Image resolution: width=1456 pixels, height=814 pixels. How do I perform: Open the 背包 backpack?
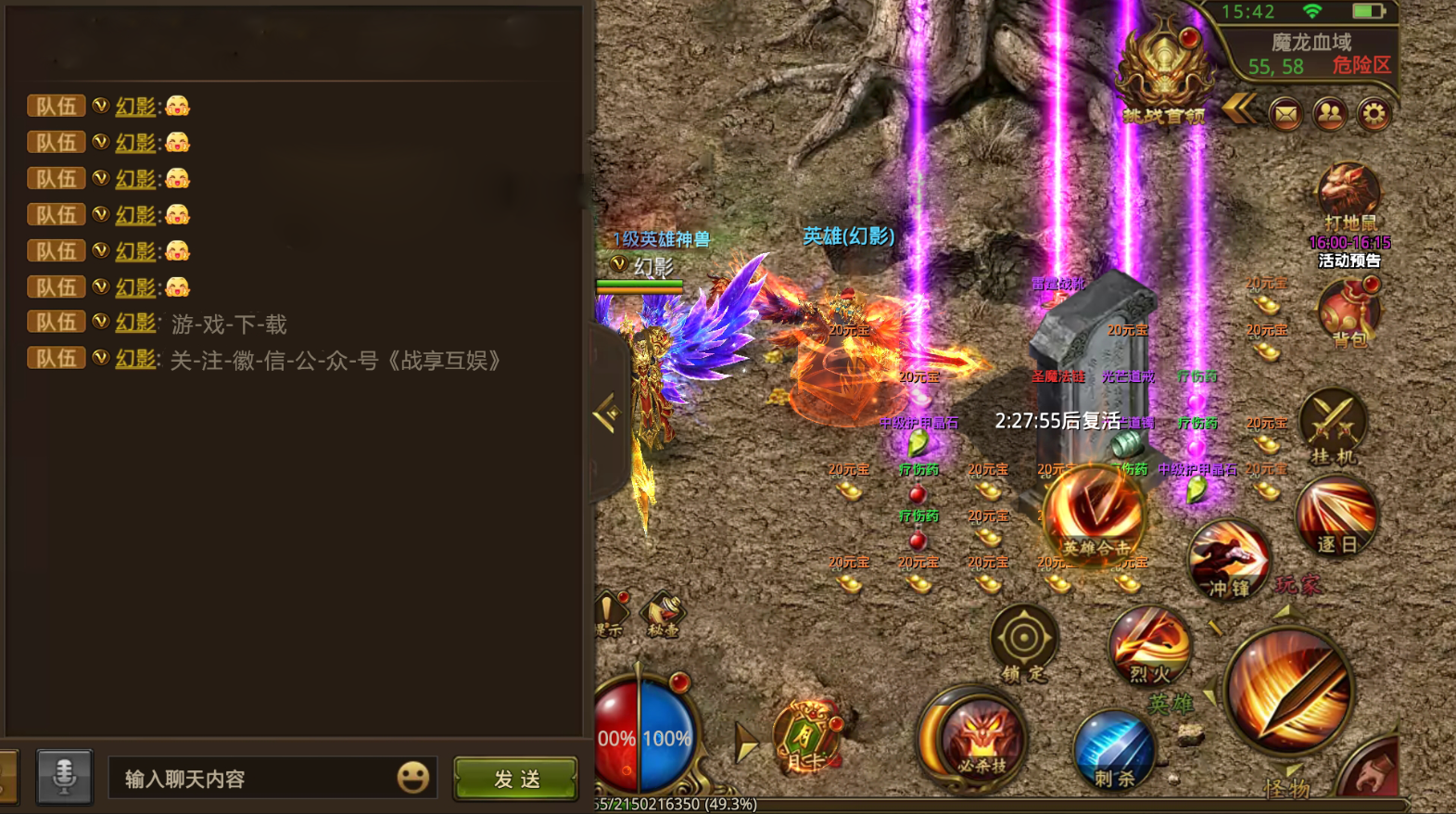point(1349,312)
